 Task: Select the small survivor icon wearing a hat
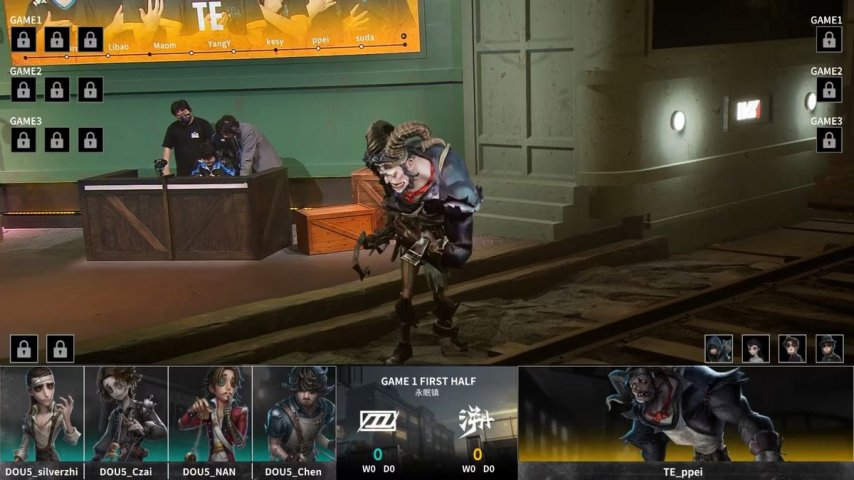(x=829, y=348)
